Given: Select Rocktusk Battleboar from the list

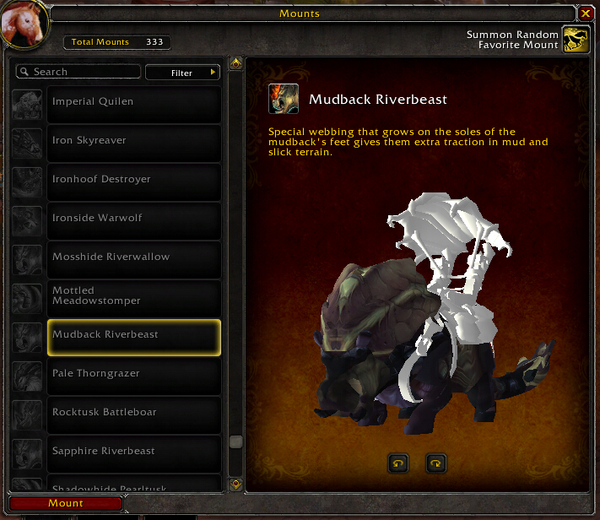Looking at the screenshot, I should pos(134,412).
